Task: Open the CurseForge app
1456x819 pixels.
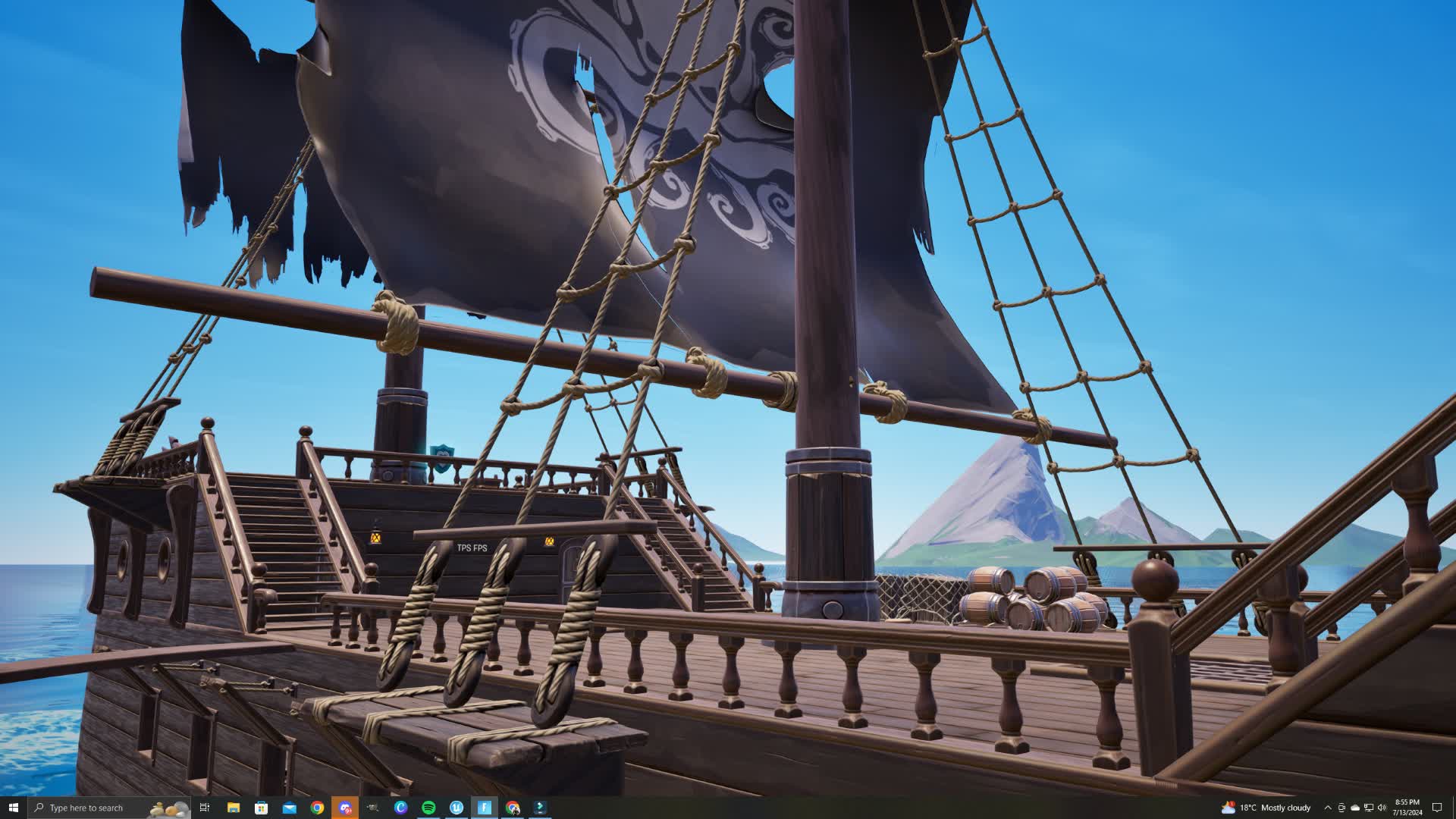Action: [x=400, y=808]
